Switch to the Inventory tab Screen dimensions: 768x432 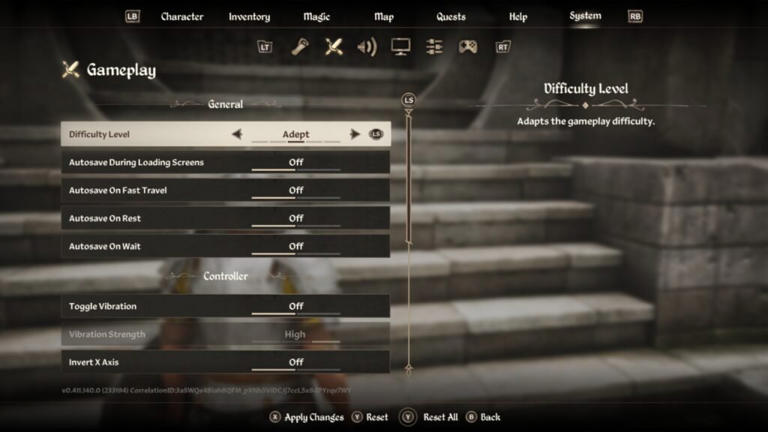pyautogui.click(x=249, y=17)
